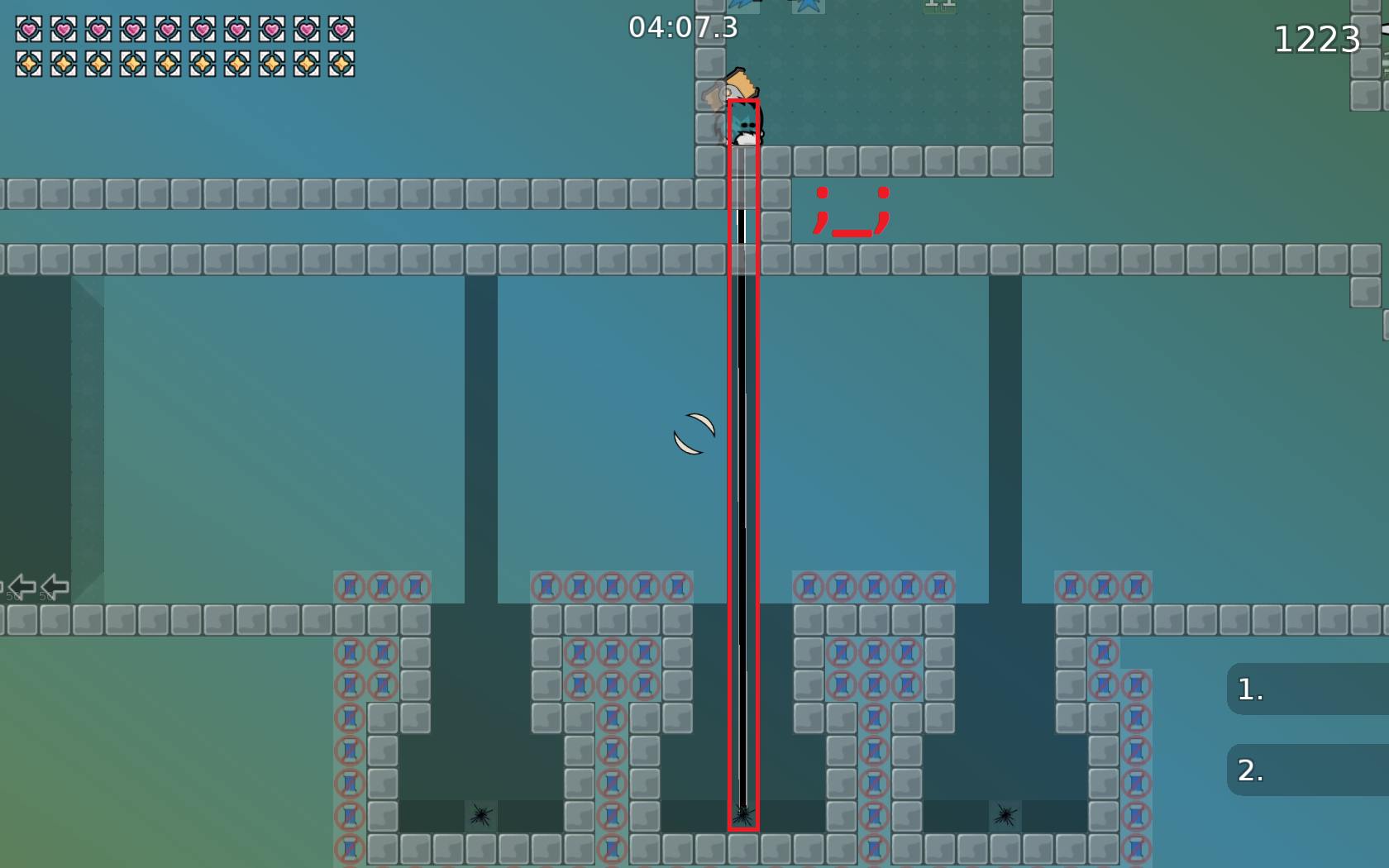Click the left-pointing arrow sign near the wall
The height and width of the screenshot is (868, 1389).
point(21,587)
